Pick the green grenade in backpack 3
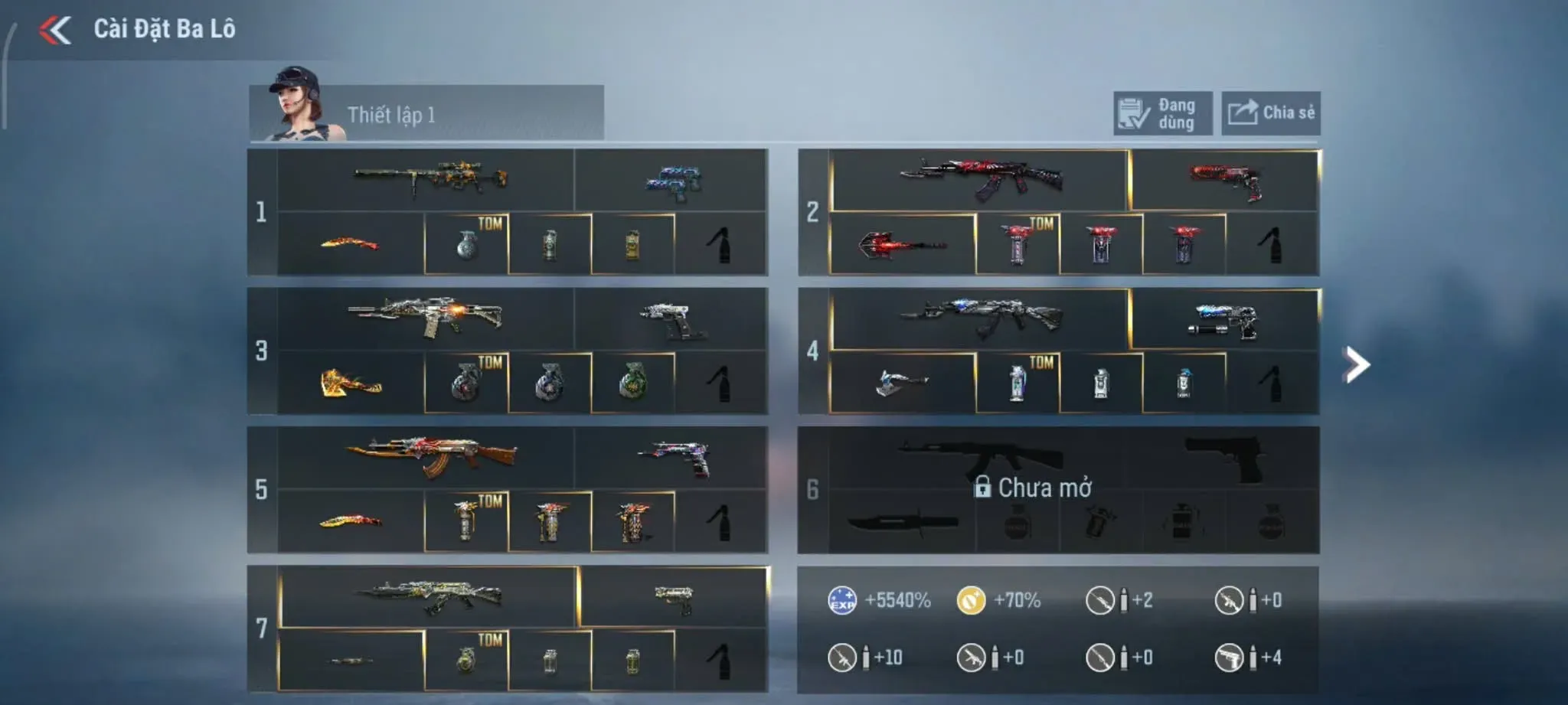 click(x=632, y=380)
